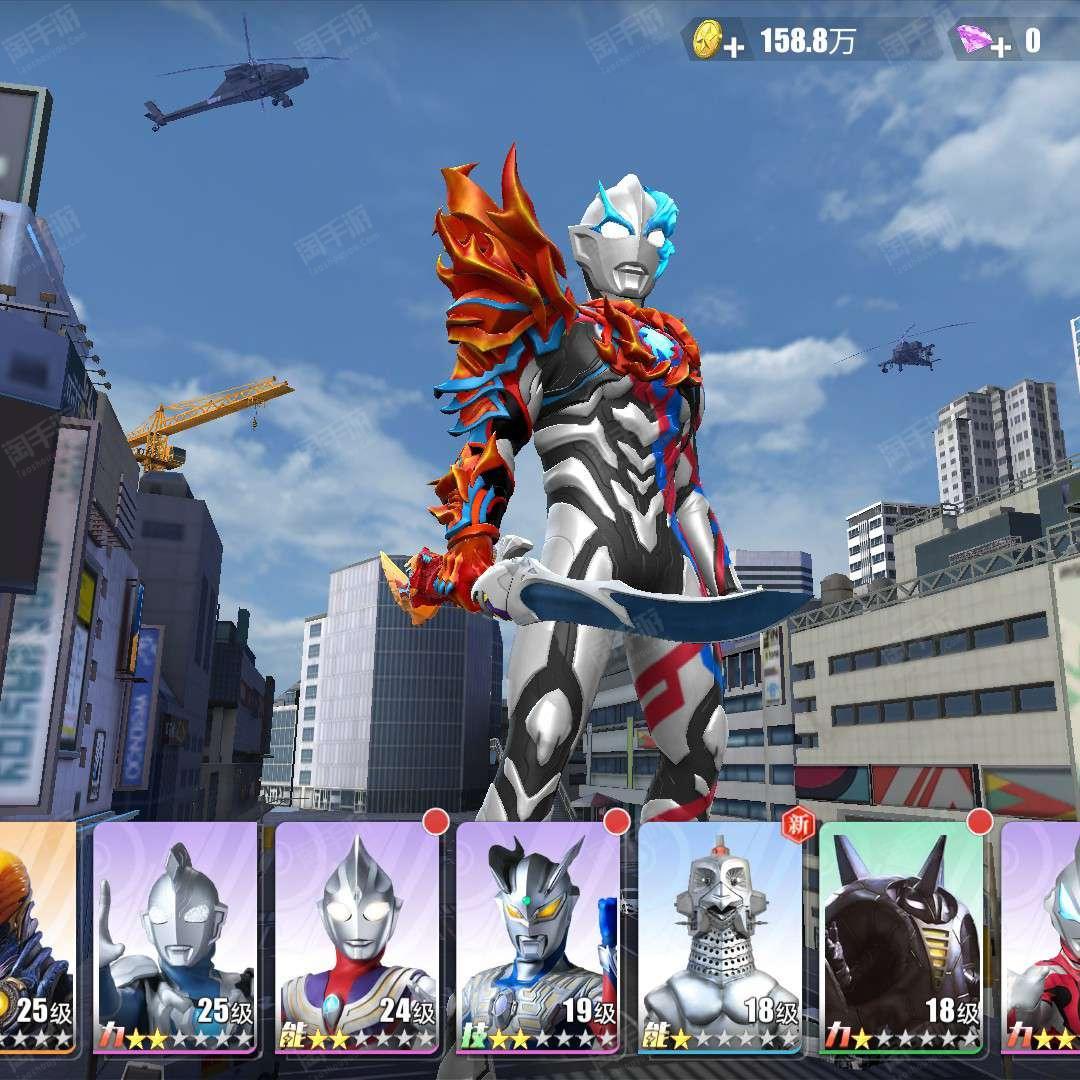The width and height of the screenshot is (1080, 1080).
Task: Select the level 25 blue-and-silver Ultraman card
Action: tap(176, 937)
